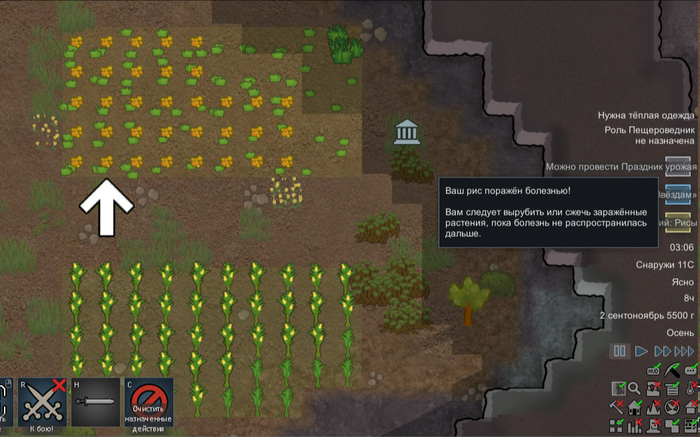Click the magnifying glass overlay toggle
700x437 pixels.
coord(634,388)
